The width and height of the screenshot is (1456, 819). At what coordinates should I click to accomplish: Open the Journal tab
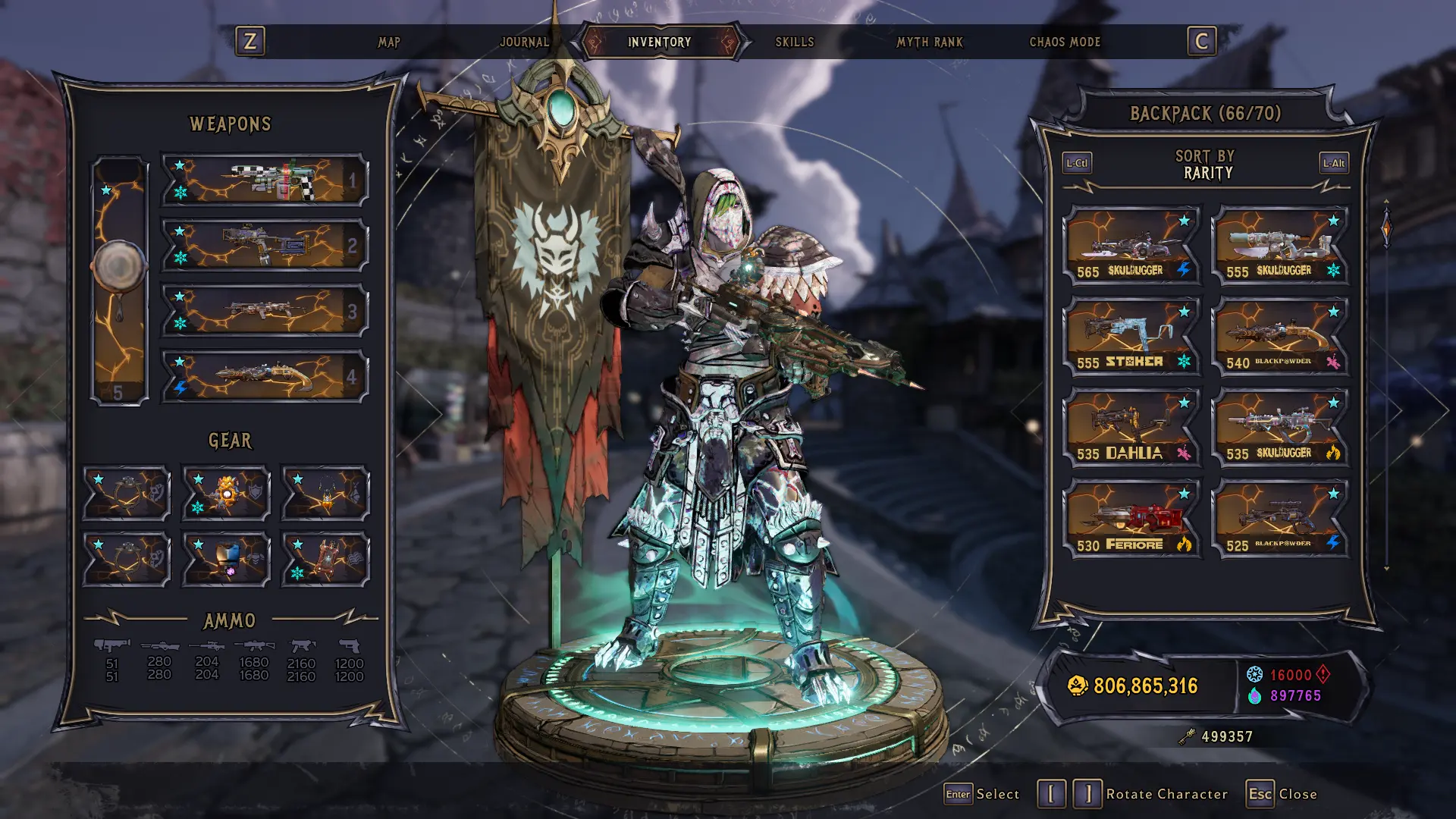pyautogui.click(x=524, y=42)
